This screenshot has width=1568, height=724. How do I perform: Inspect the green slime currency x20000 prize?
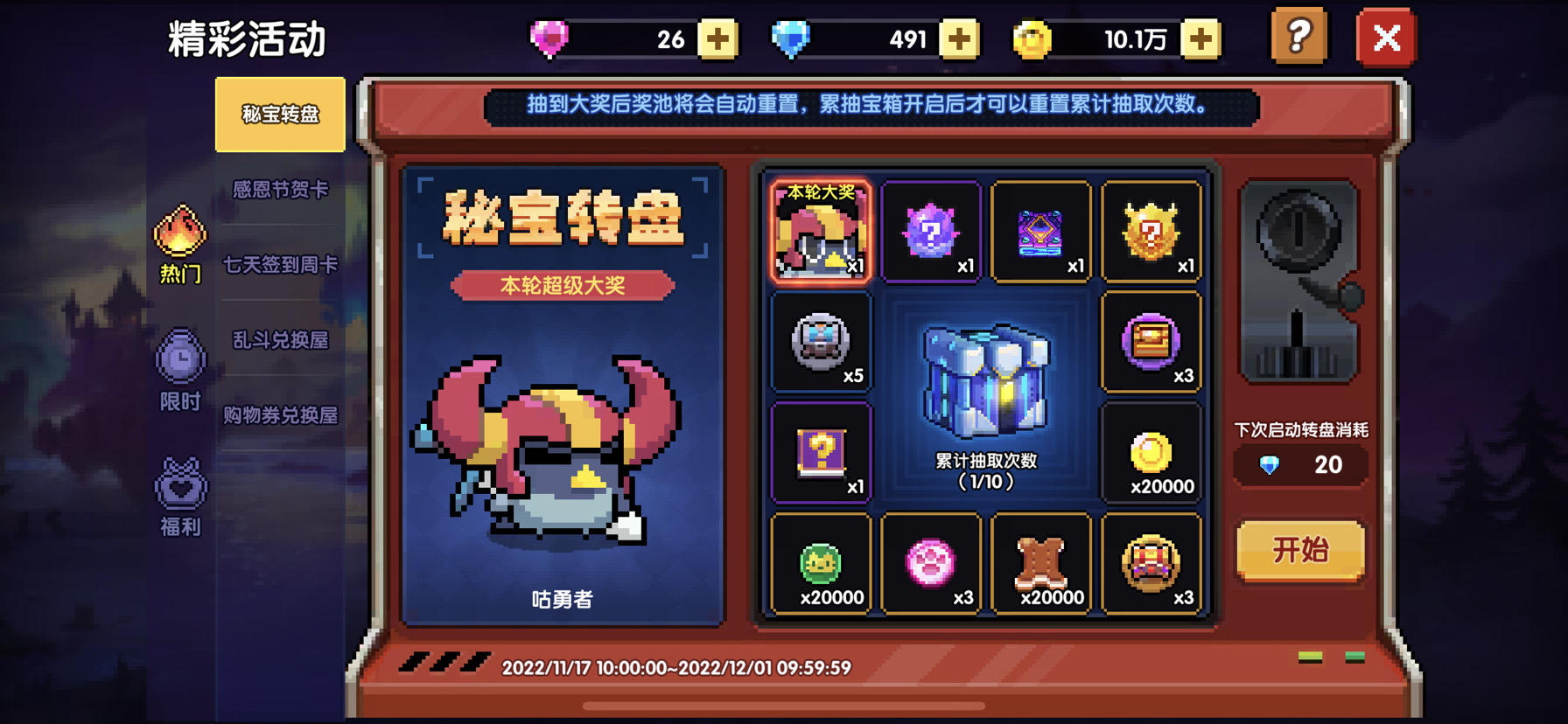(821, 564)
